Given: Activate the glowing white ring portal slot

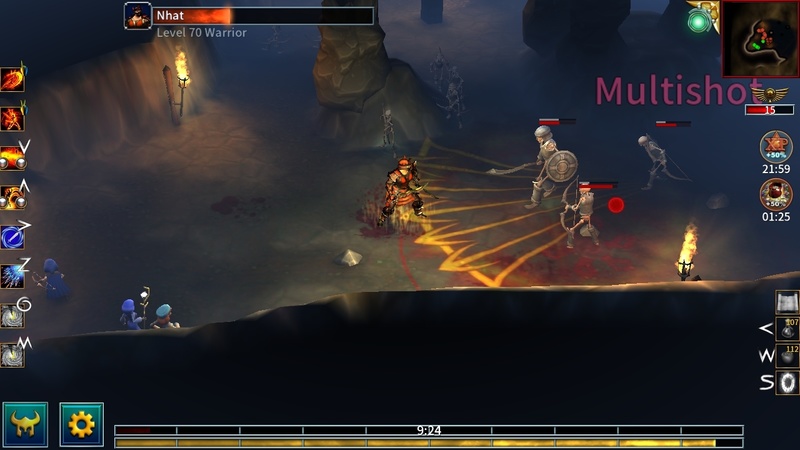Looking at the screenshot, I should pos(788,382).
